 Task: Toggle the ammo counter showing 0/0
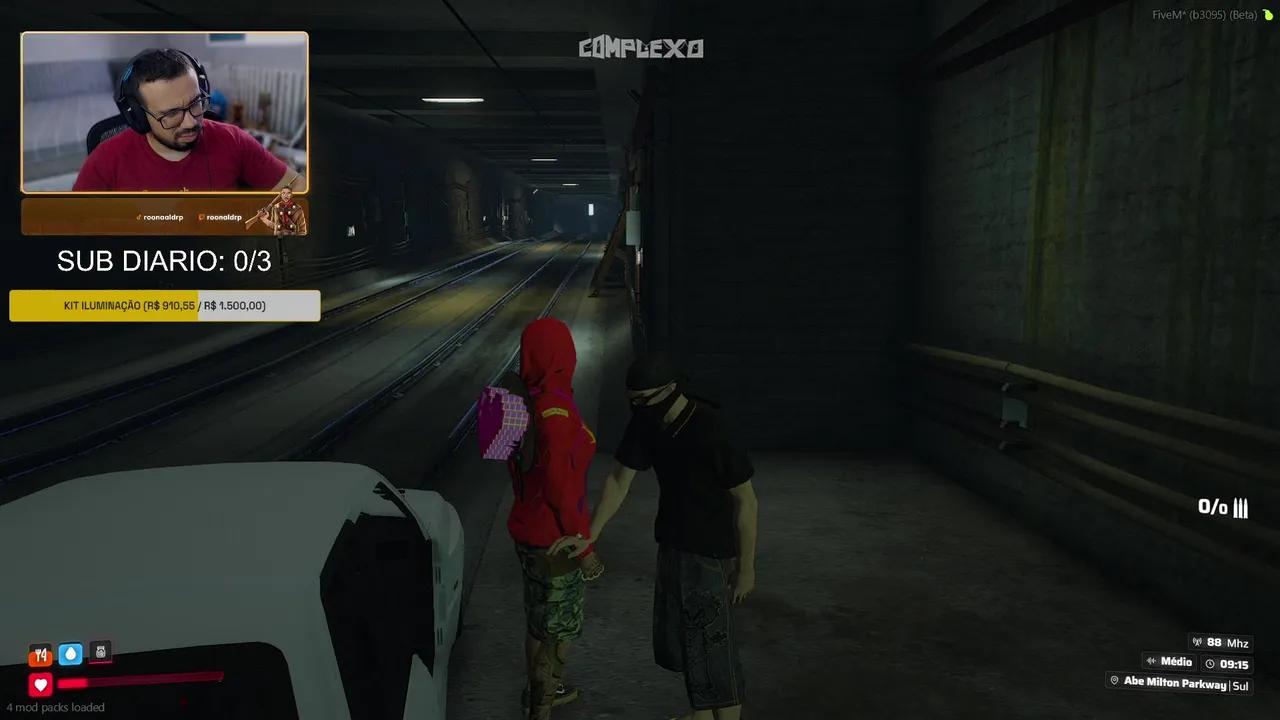pyautogui.click(x=1221, y=507)
